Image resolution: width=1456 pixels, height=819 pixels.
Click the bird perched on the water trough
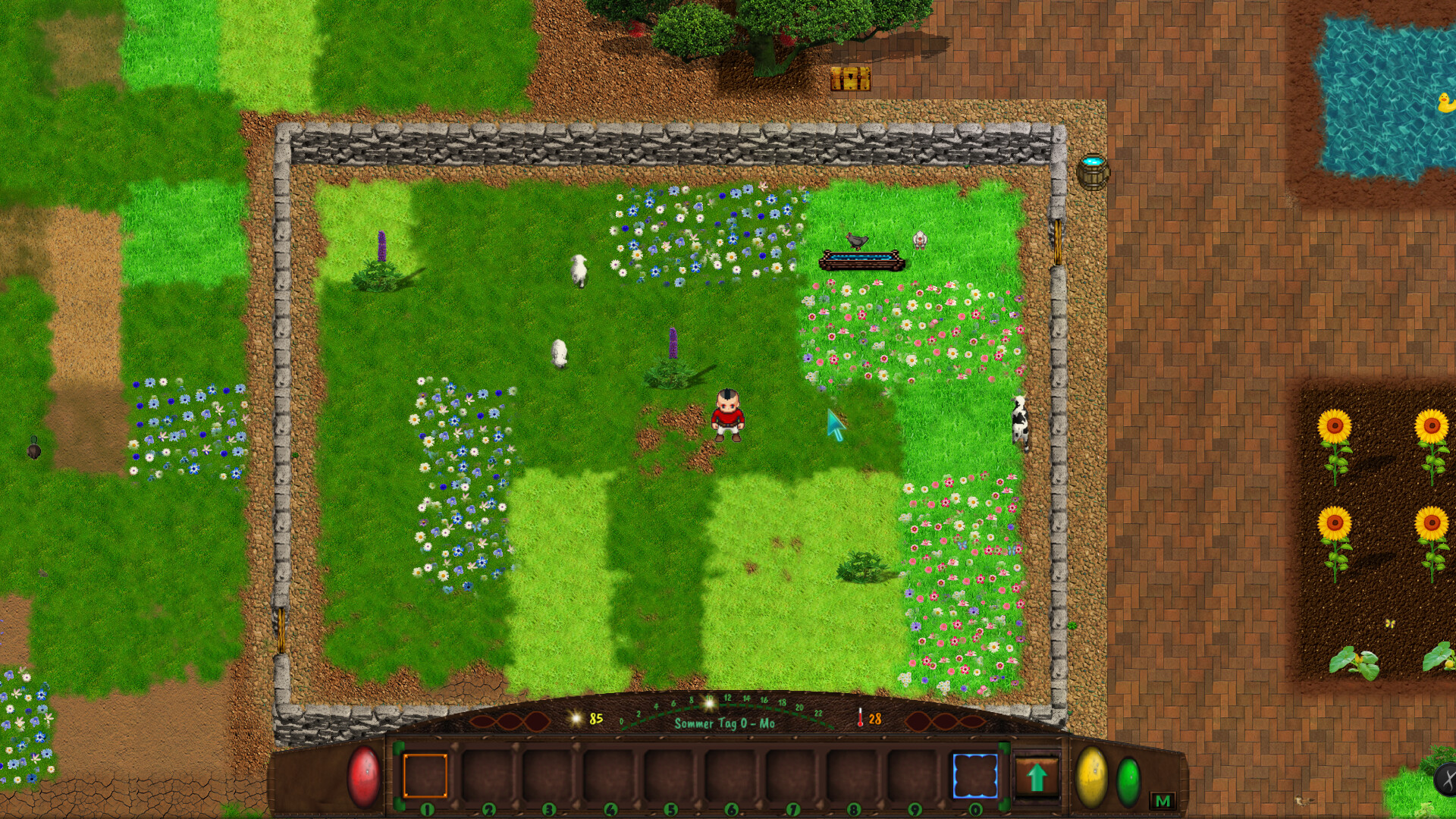click(855, 241)
